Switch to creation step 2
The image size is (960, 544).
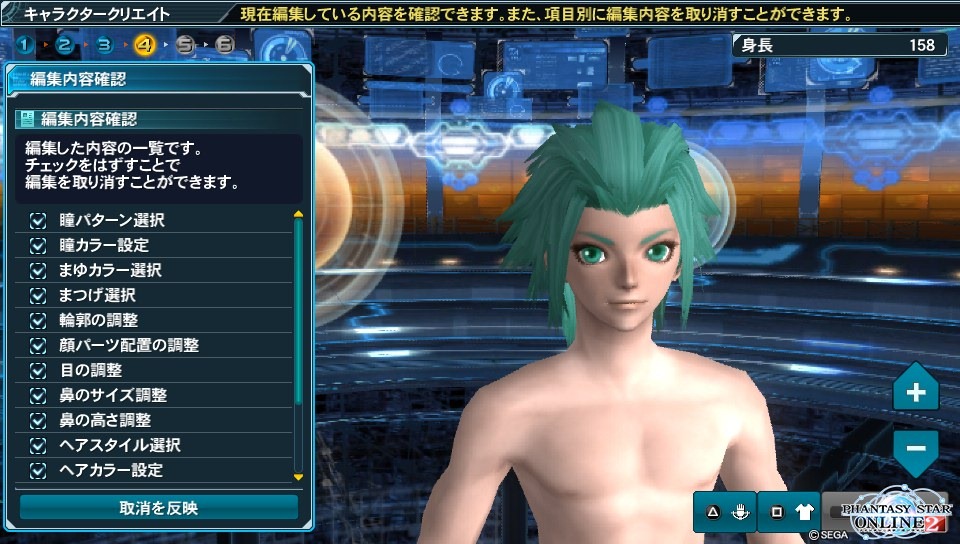64,44
